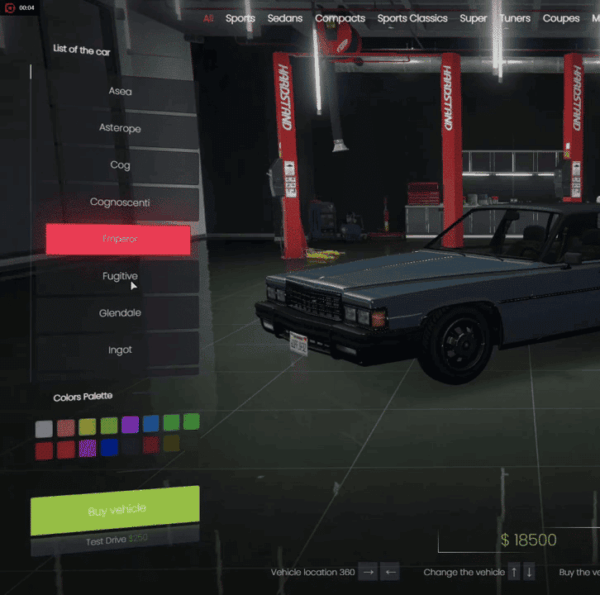Choose the Coupes category tab

pyautogui.click(x=561, y=18)
